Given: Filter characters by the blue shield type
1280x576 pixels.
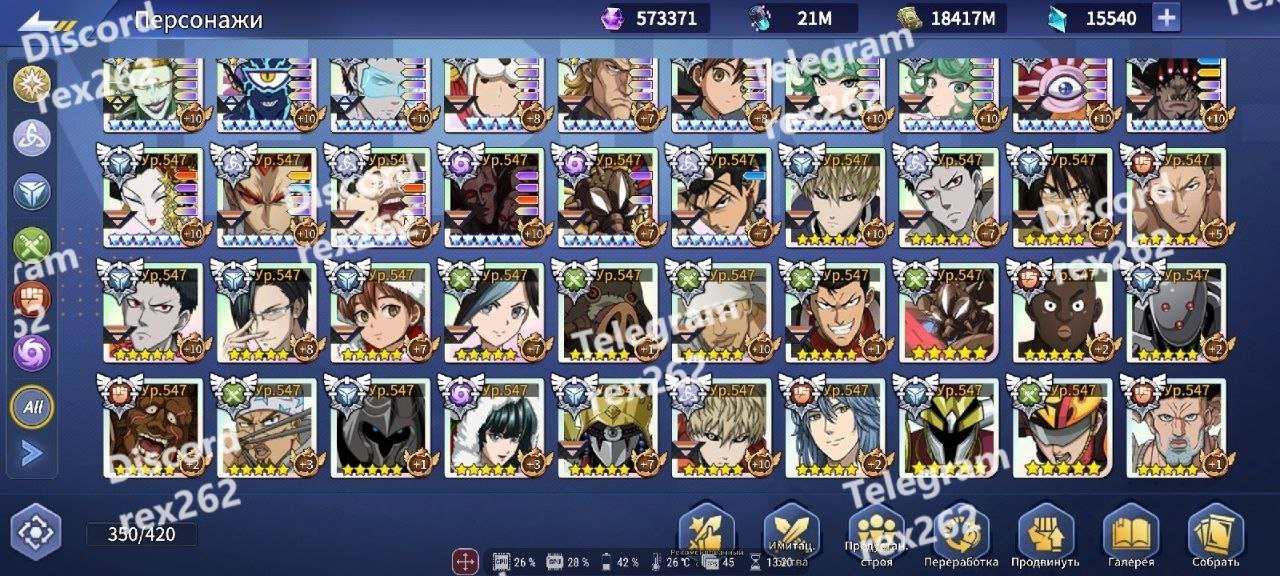Looking at the screenshot, I should [31, 191].
